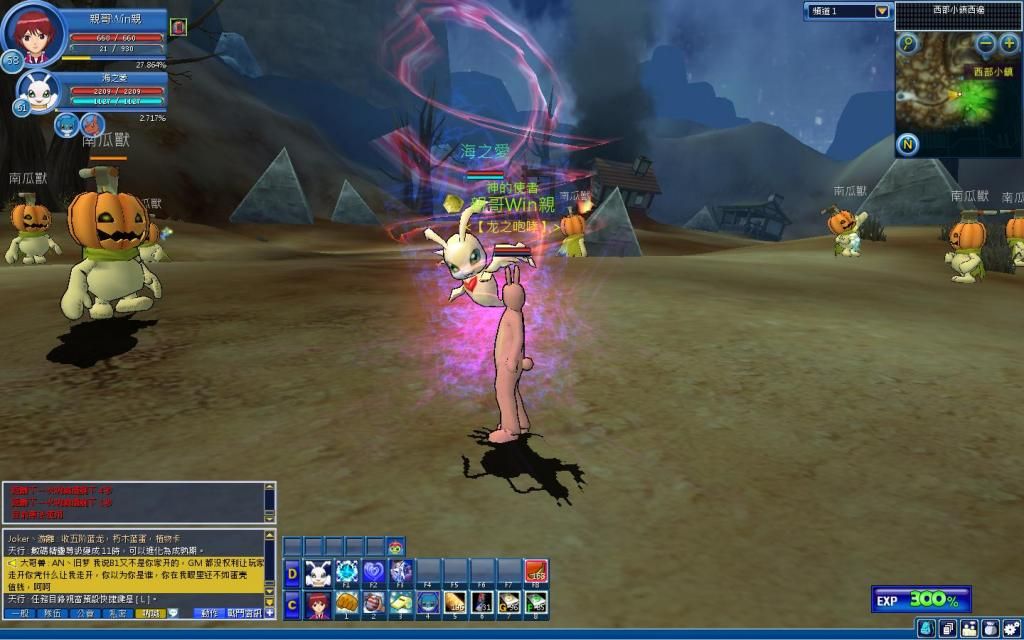The height and width of the screenshot is (640, 1024).
Task: Click the minimap N compass button
Action: click(908, 144)
